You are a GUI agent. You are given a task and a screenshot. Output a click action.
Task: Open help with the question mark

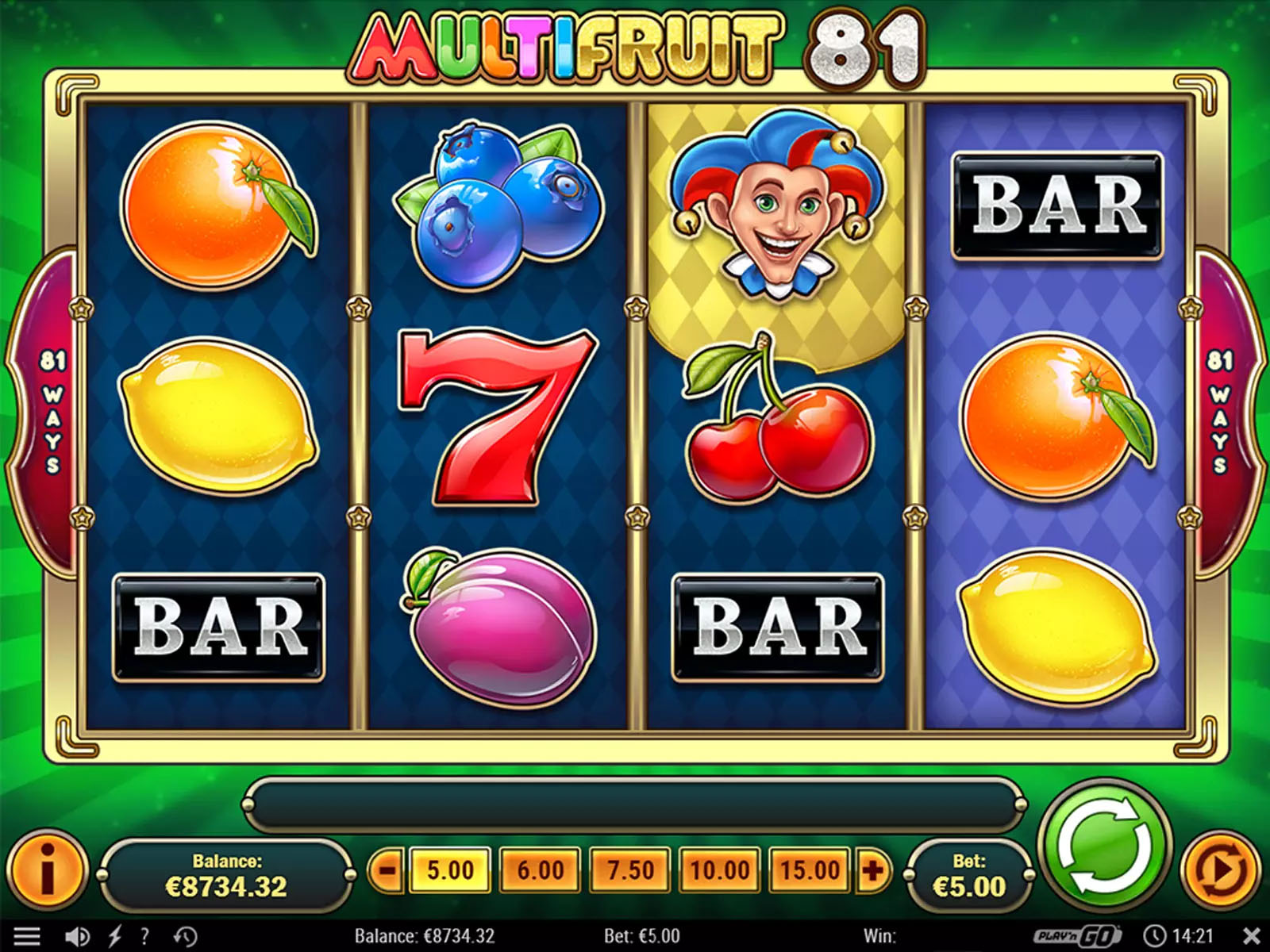[x=144, y=936]
